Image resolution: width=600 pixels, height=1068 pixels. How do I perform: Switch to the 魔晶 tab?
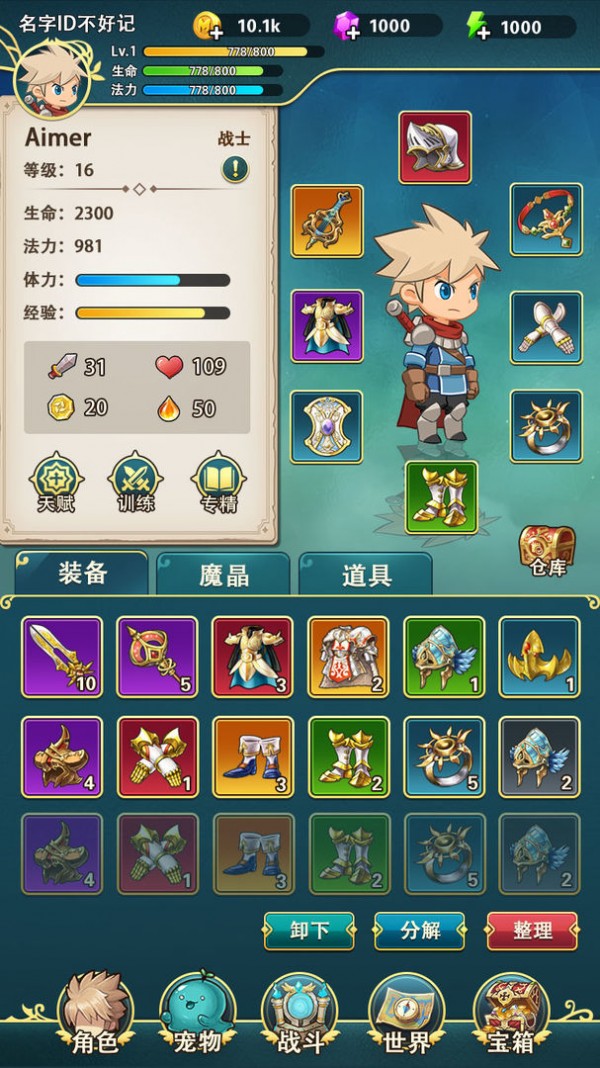coord(224,575)
